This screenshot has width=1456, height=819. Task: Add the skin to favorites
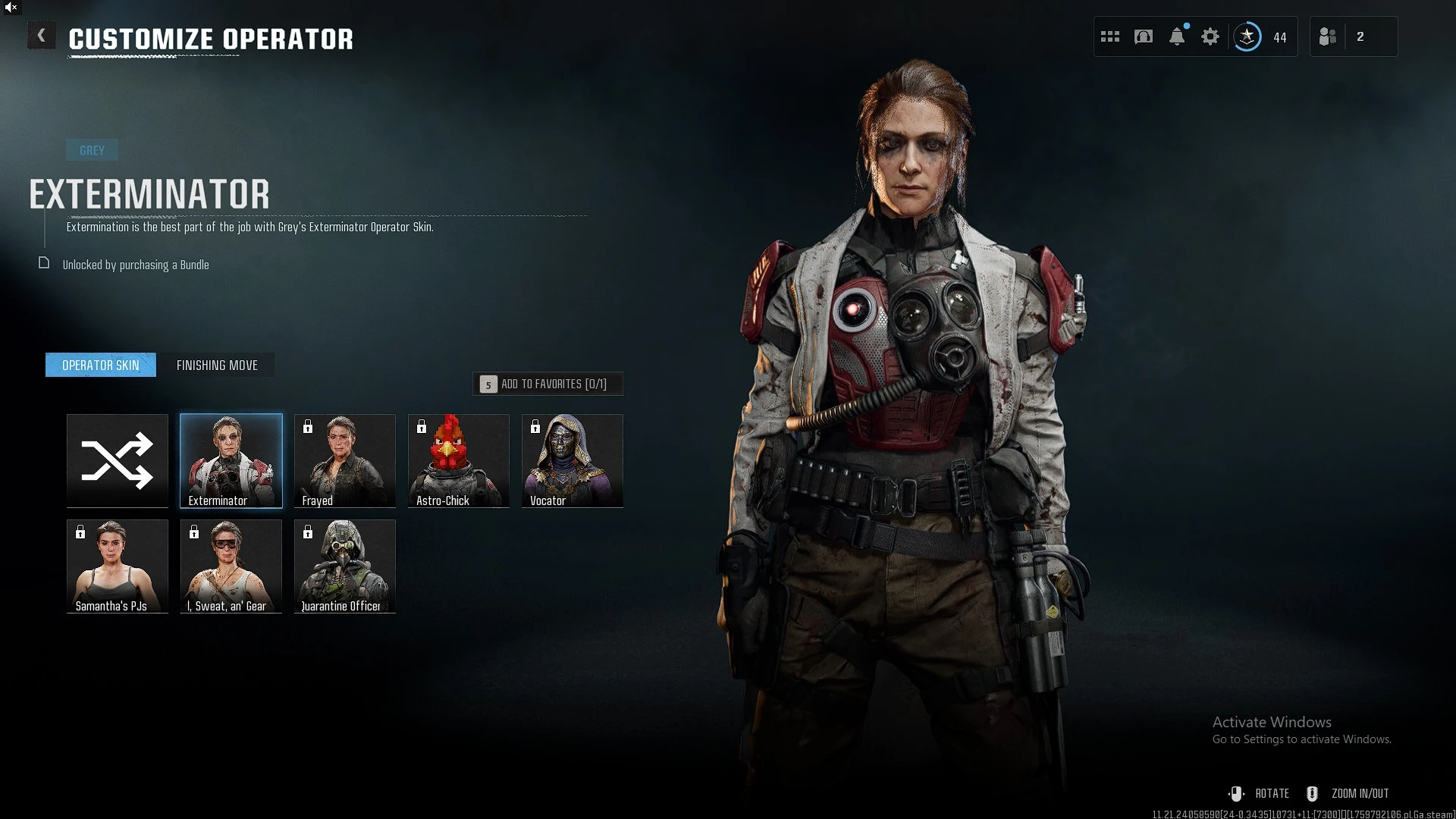548,384
